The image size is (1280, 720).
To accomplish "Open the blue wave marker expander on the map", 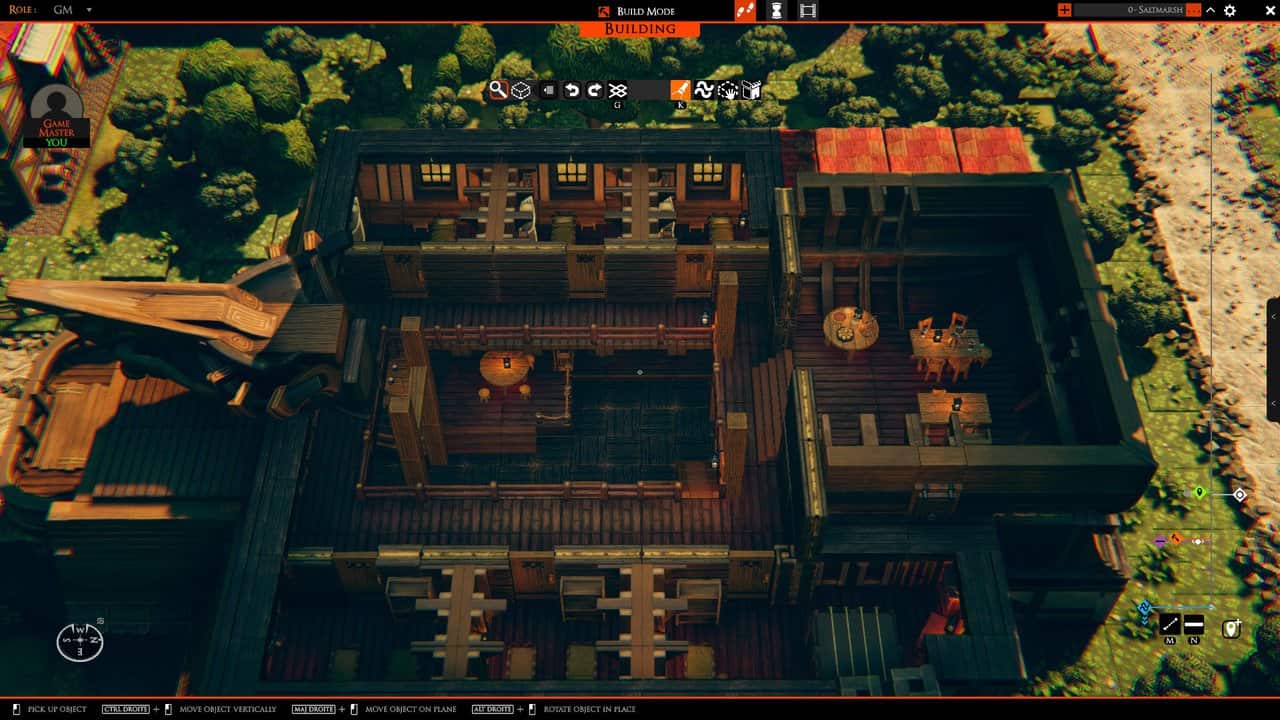I will 1144,606.
